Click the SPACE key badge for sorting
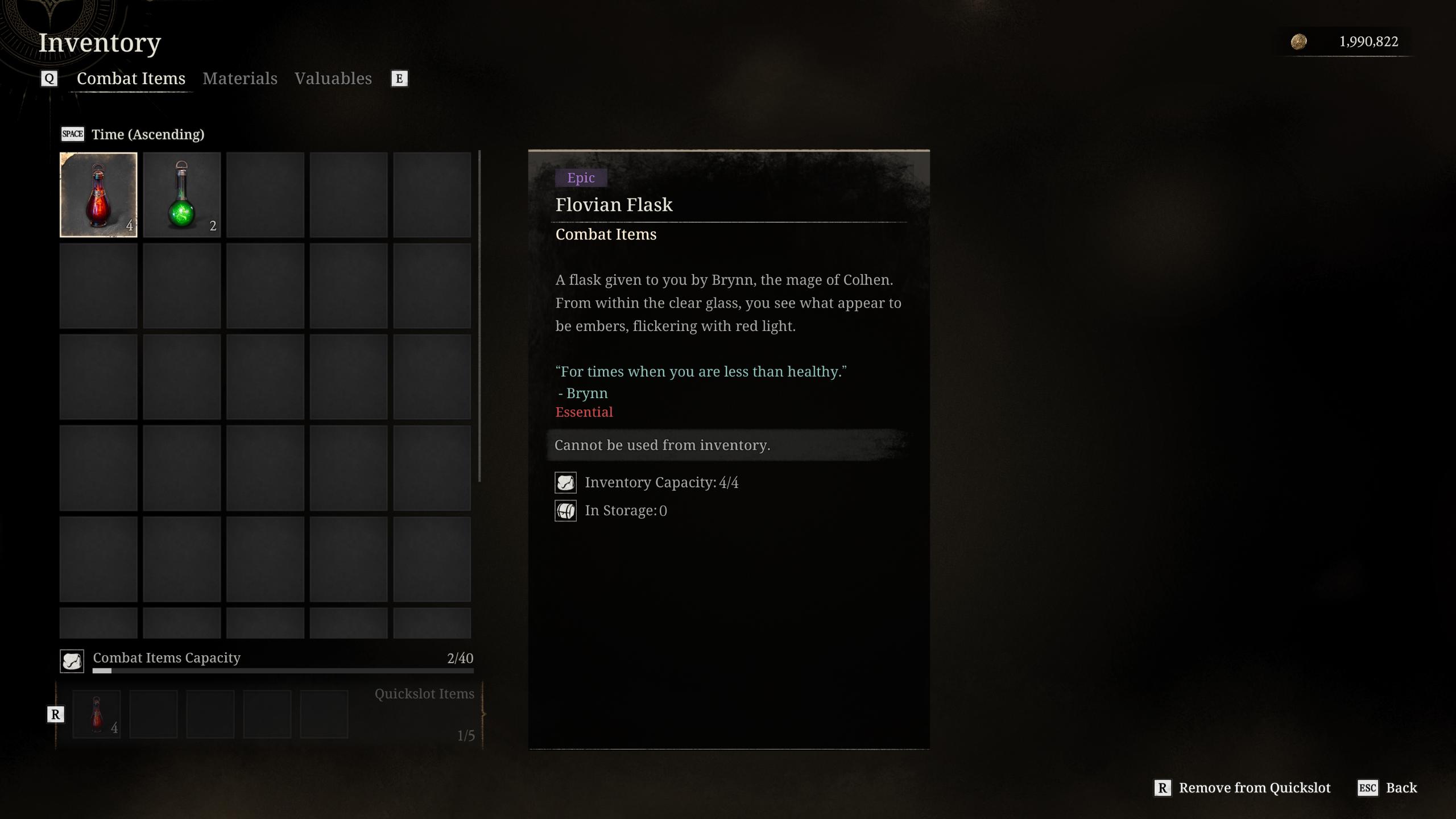1456x819 pixels. point(72,134)
